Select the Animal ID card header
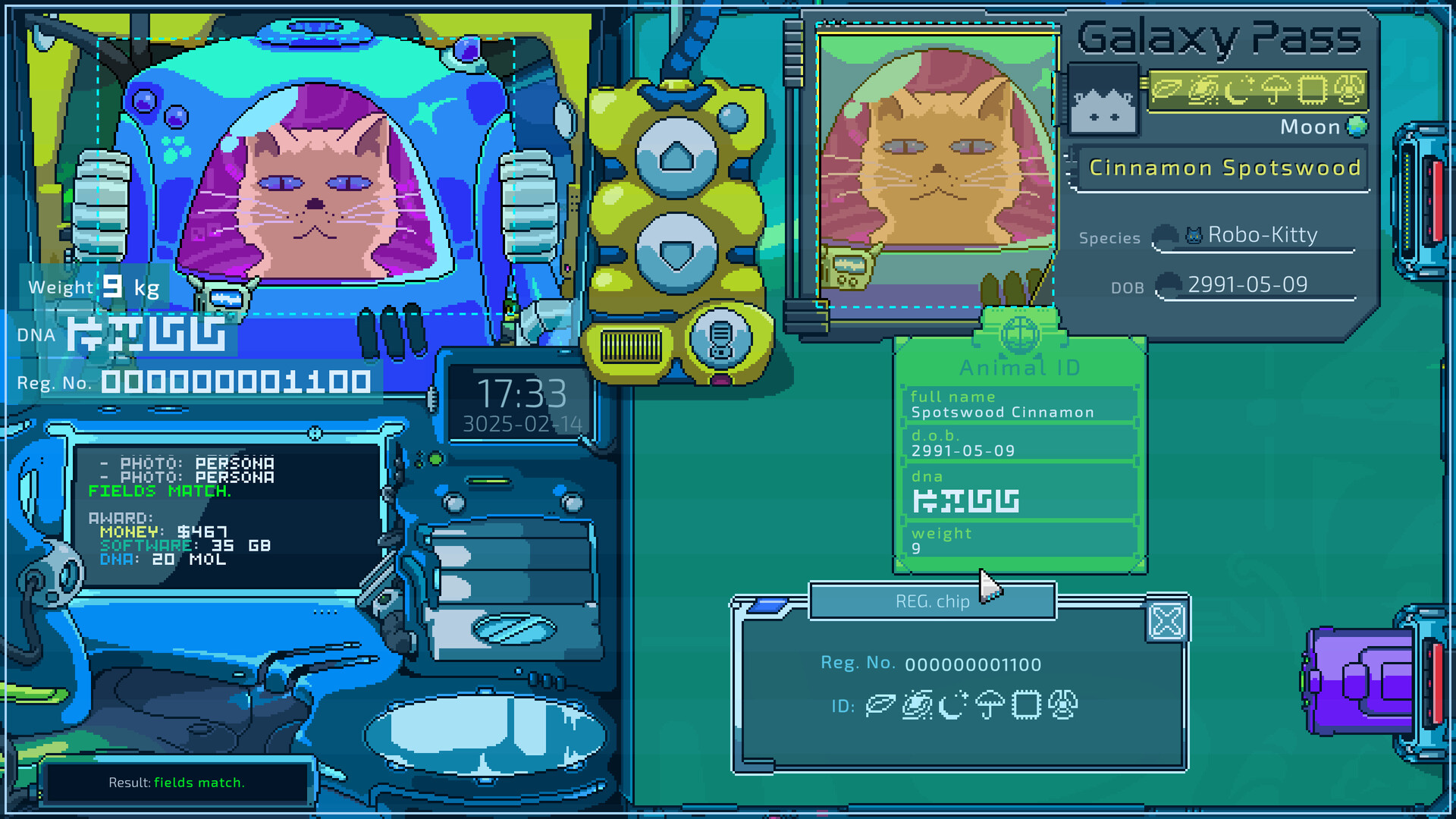 (x=1019, y=368)
